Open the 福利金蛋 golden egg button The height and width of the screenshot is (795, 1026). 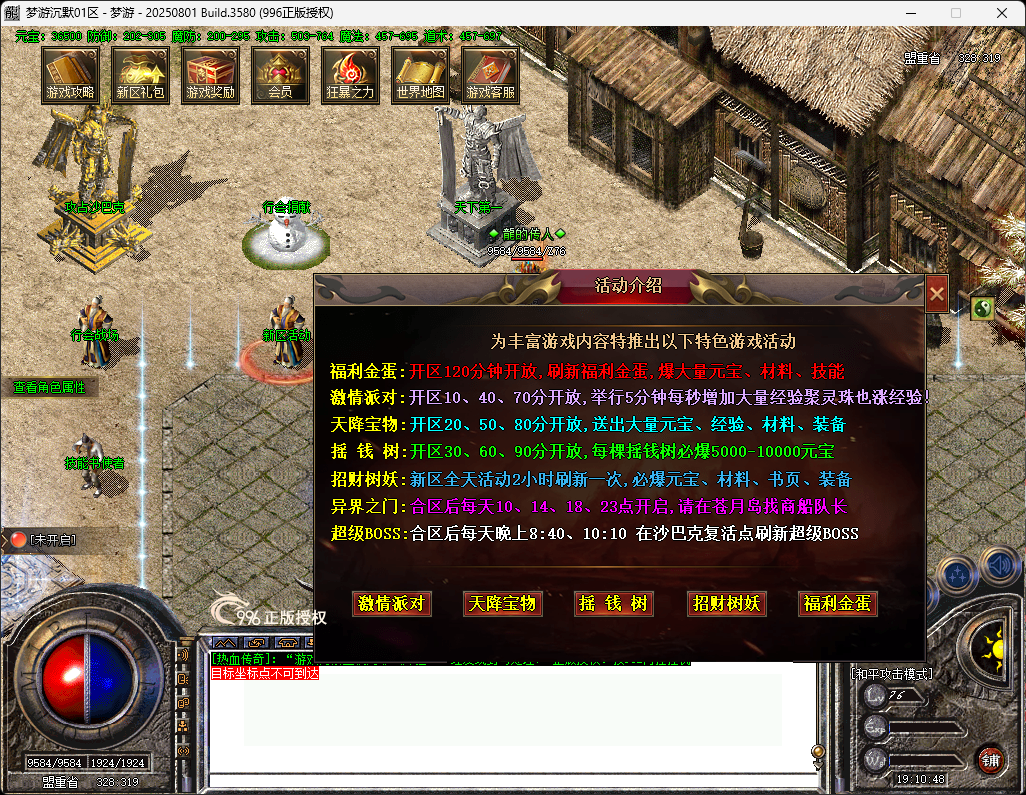[x=838, y=603]
